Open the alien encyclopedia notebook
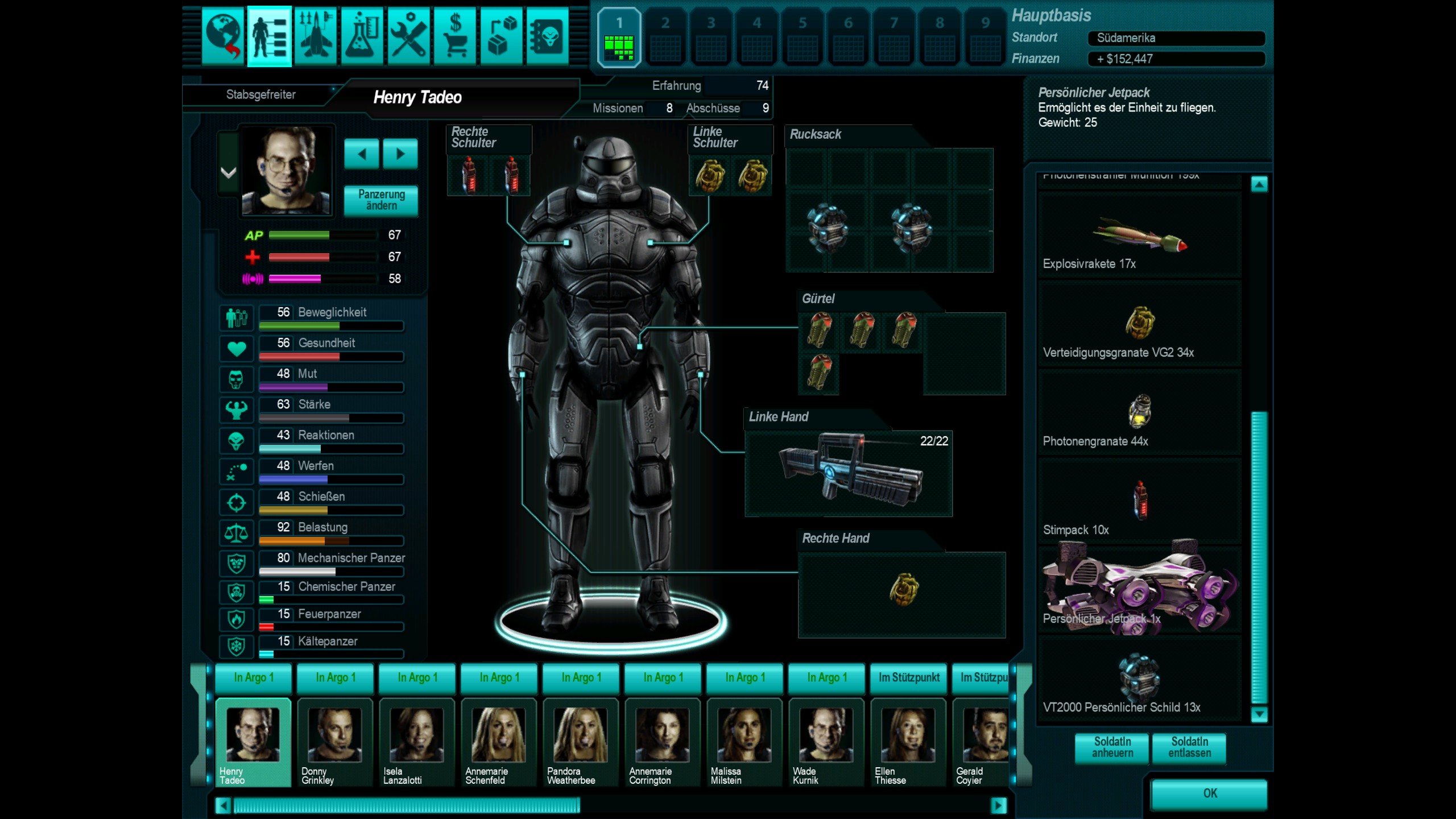Viewport: 1456px width, 819px height. click(x=547, y=37)
